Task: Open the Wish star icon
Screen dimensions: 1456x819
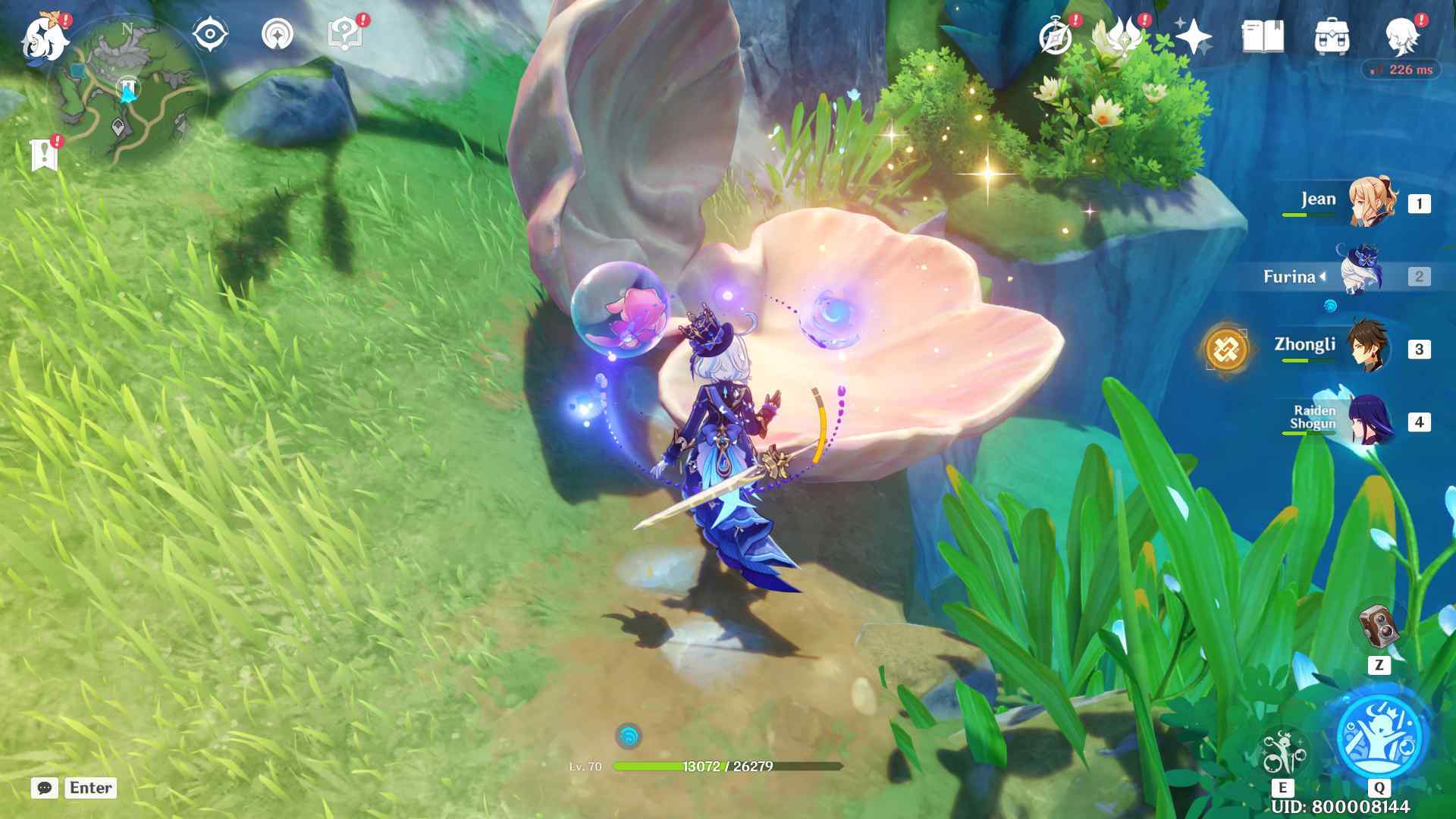Action: (x=1193, y=36)
